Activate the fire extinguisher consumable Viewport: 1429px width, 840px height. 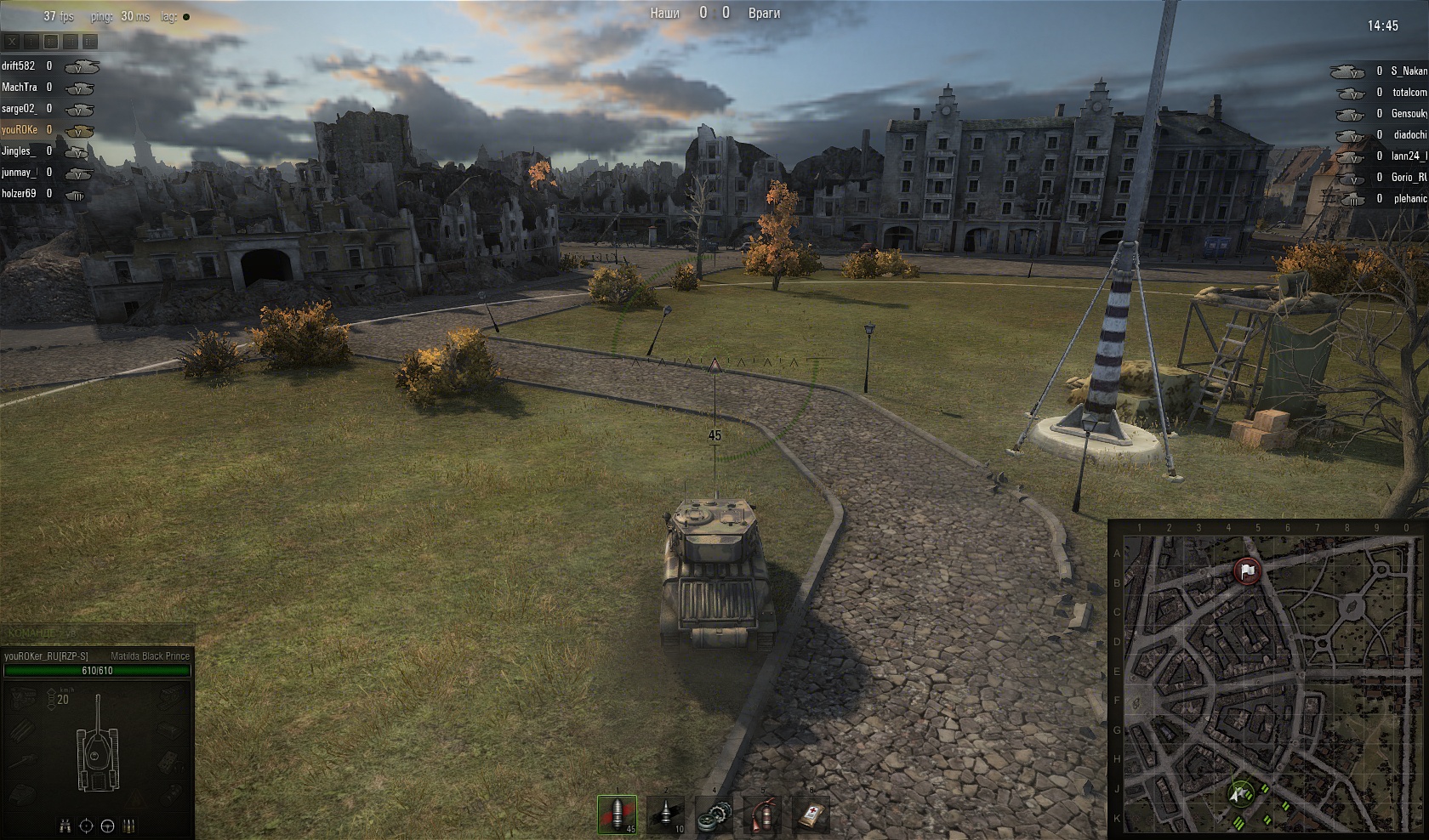762,814
